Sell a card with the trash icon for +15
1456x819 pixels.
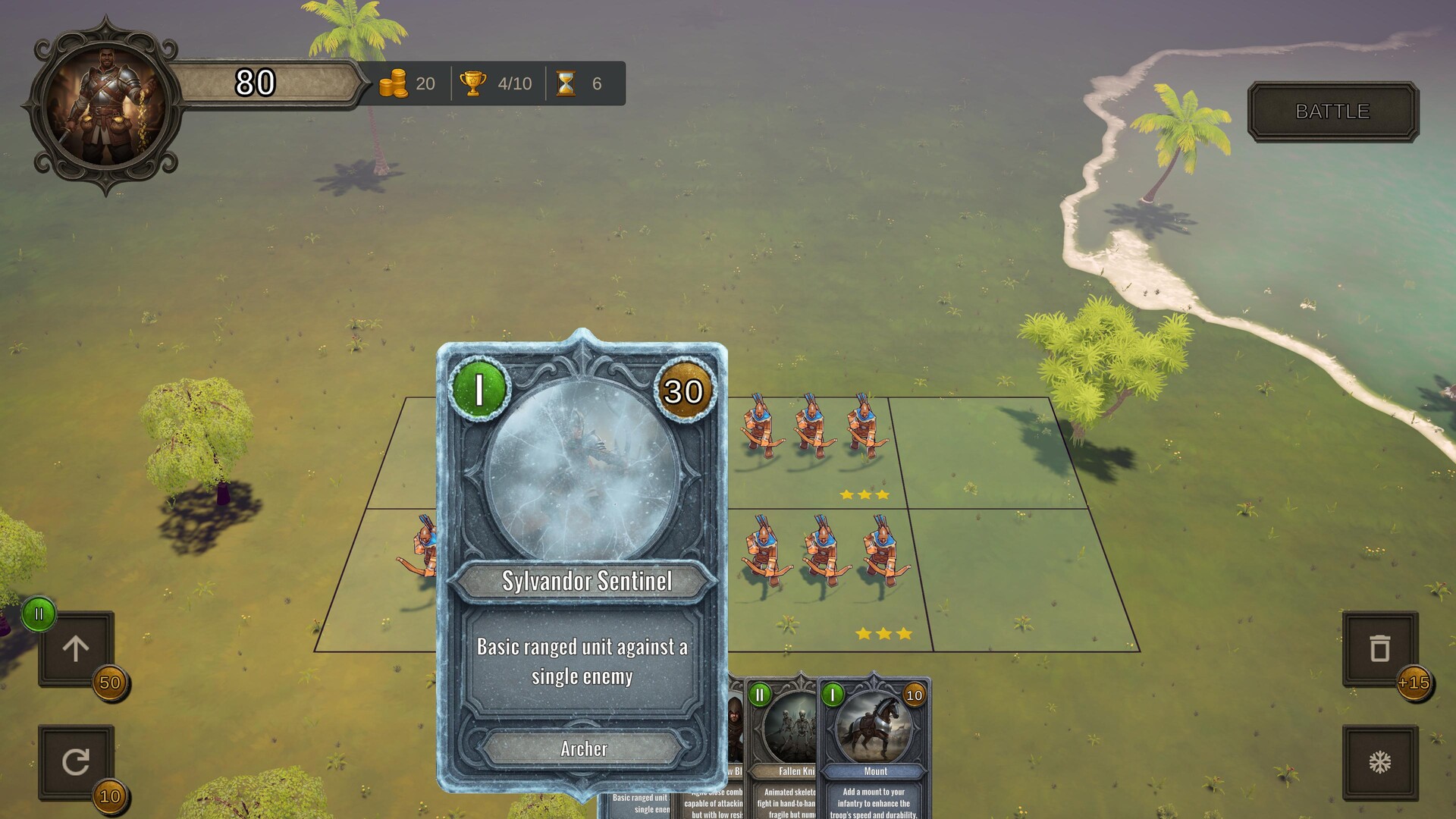coord(1379,648)
